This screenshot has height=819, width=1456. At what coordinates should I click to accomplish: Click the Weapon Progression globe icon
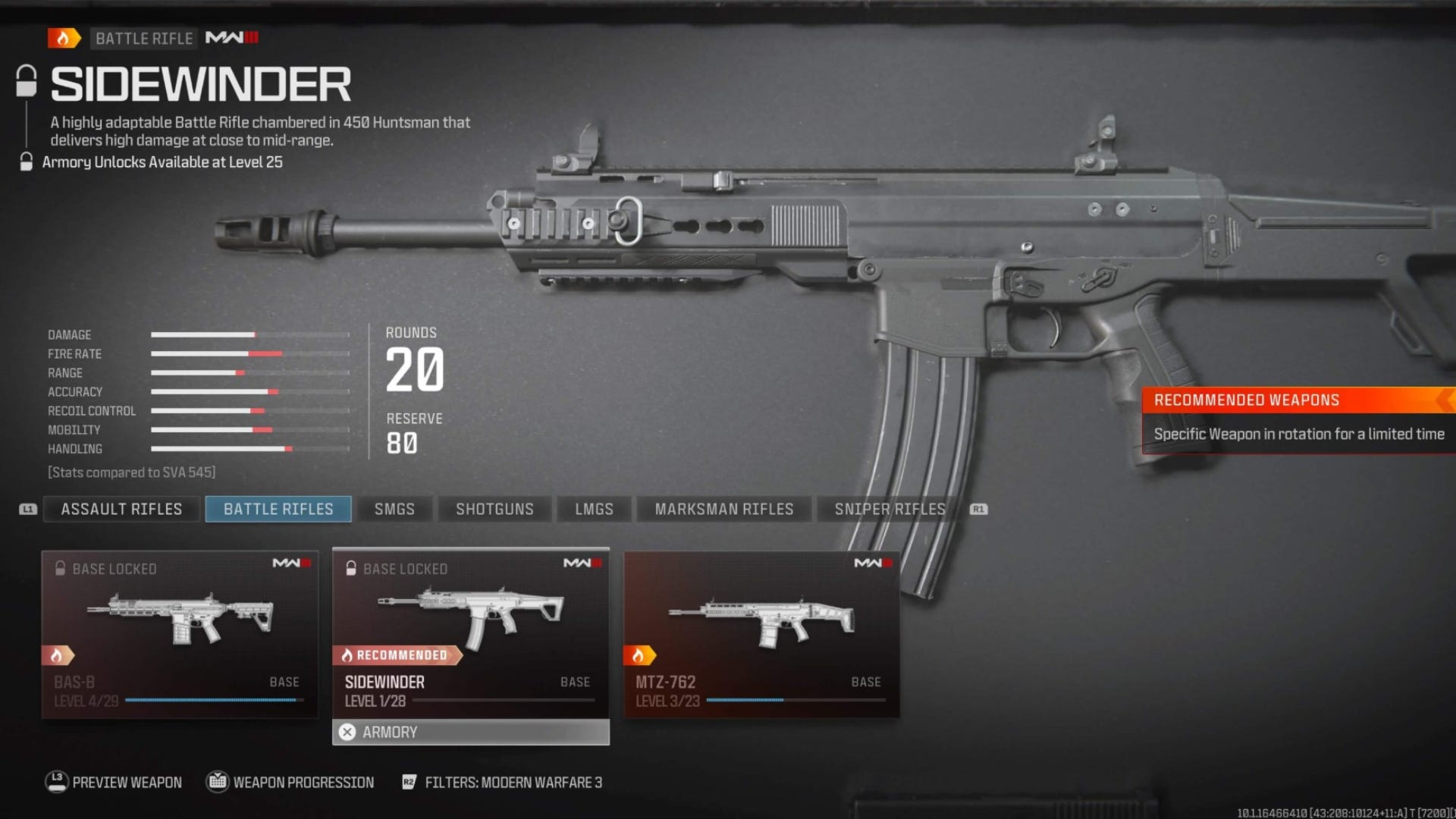(x=218, y=782)
